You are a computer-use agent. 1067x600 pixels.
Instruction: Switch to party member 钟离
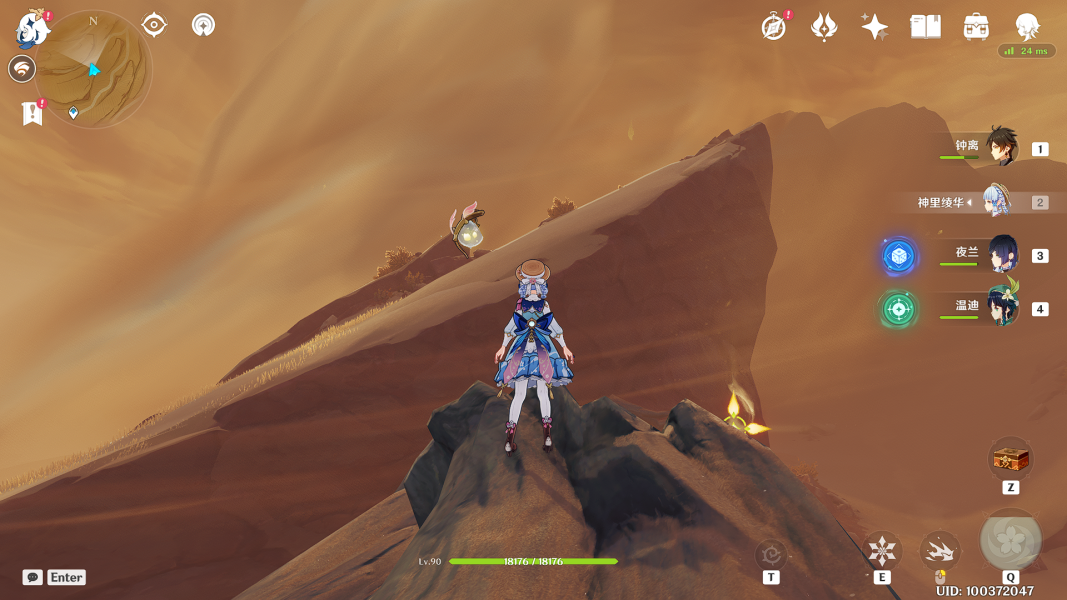pos(1001,148)
